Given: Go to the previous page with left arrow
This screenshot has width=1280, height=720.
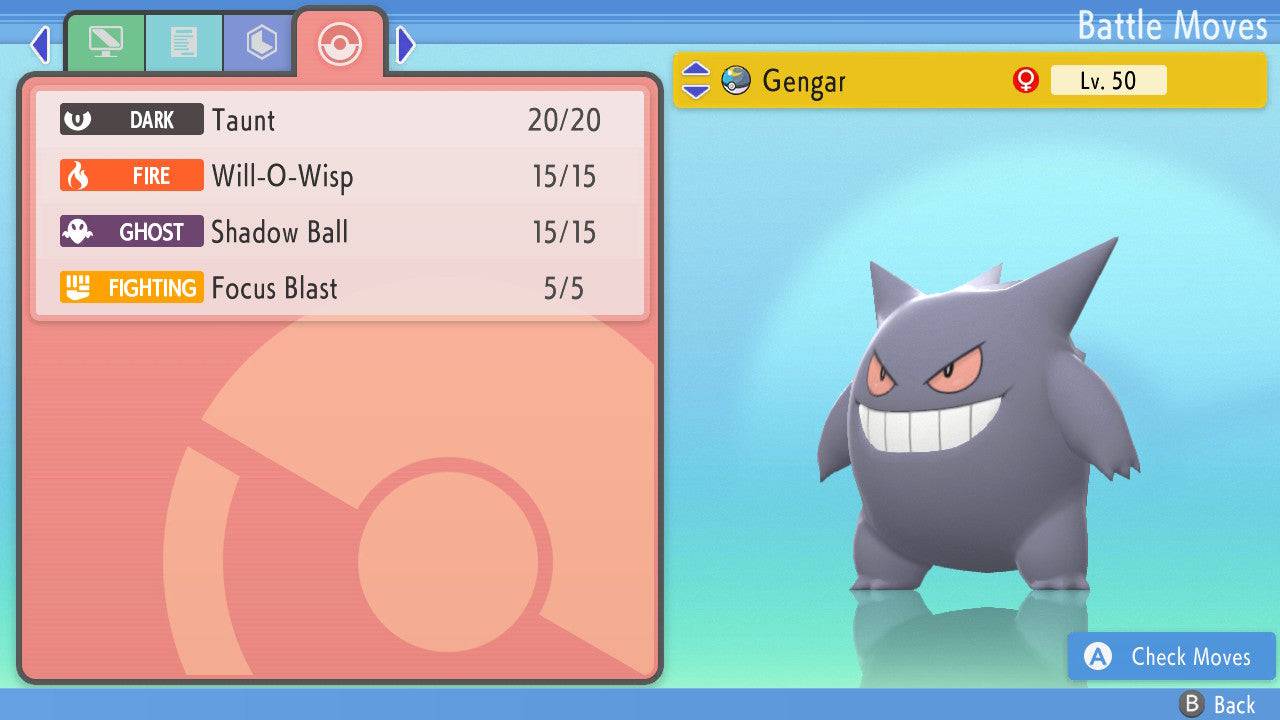Looking at the screenshot, I should (40, 42).
